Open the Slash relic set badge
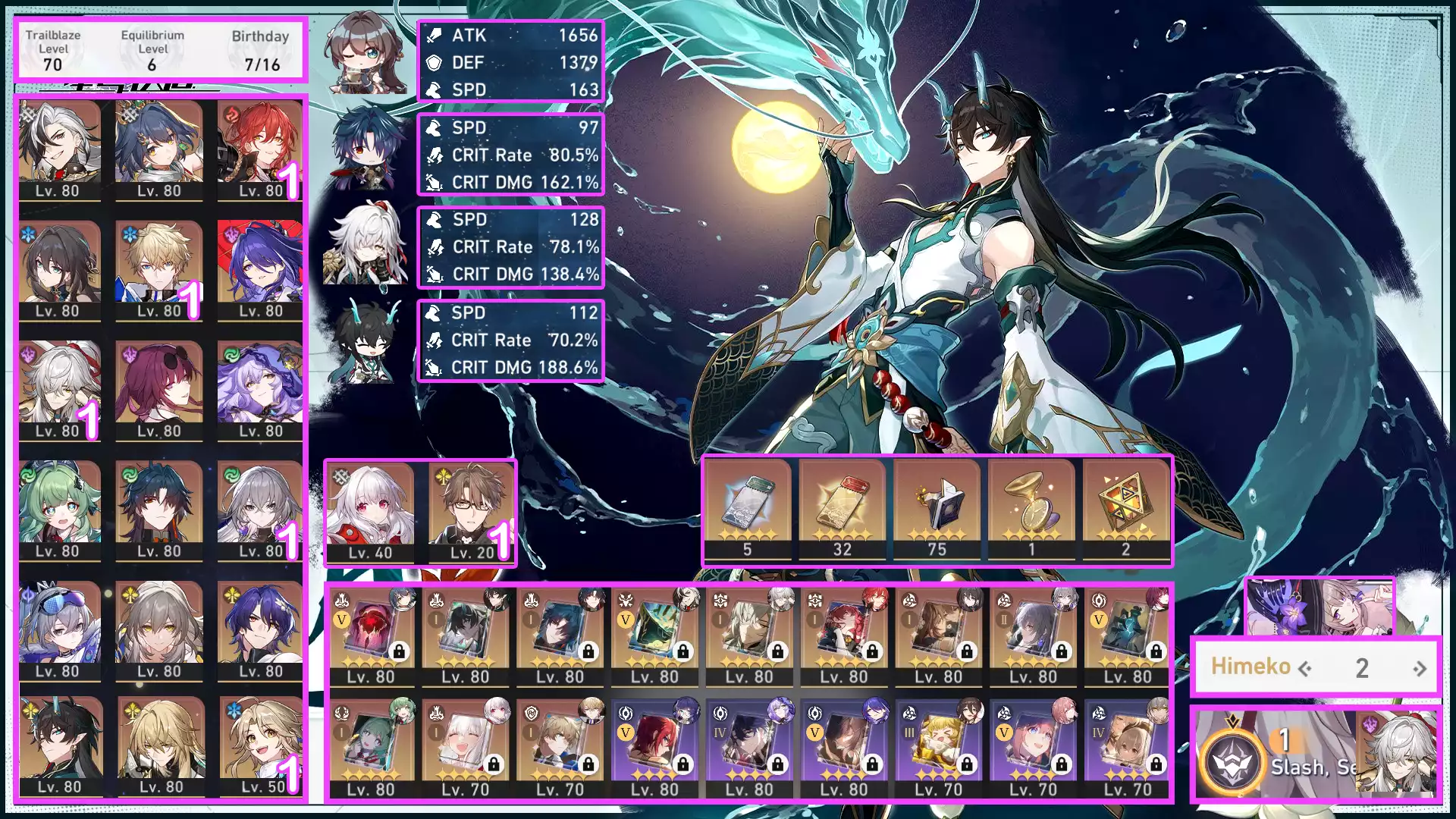The height and width of the screenshot is (819, 1456). point(1232,761)
